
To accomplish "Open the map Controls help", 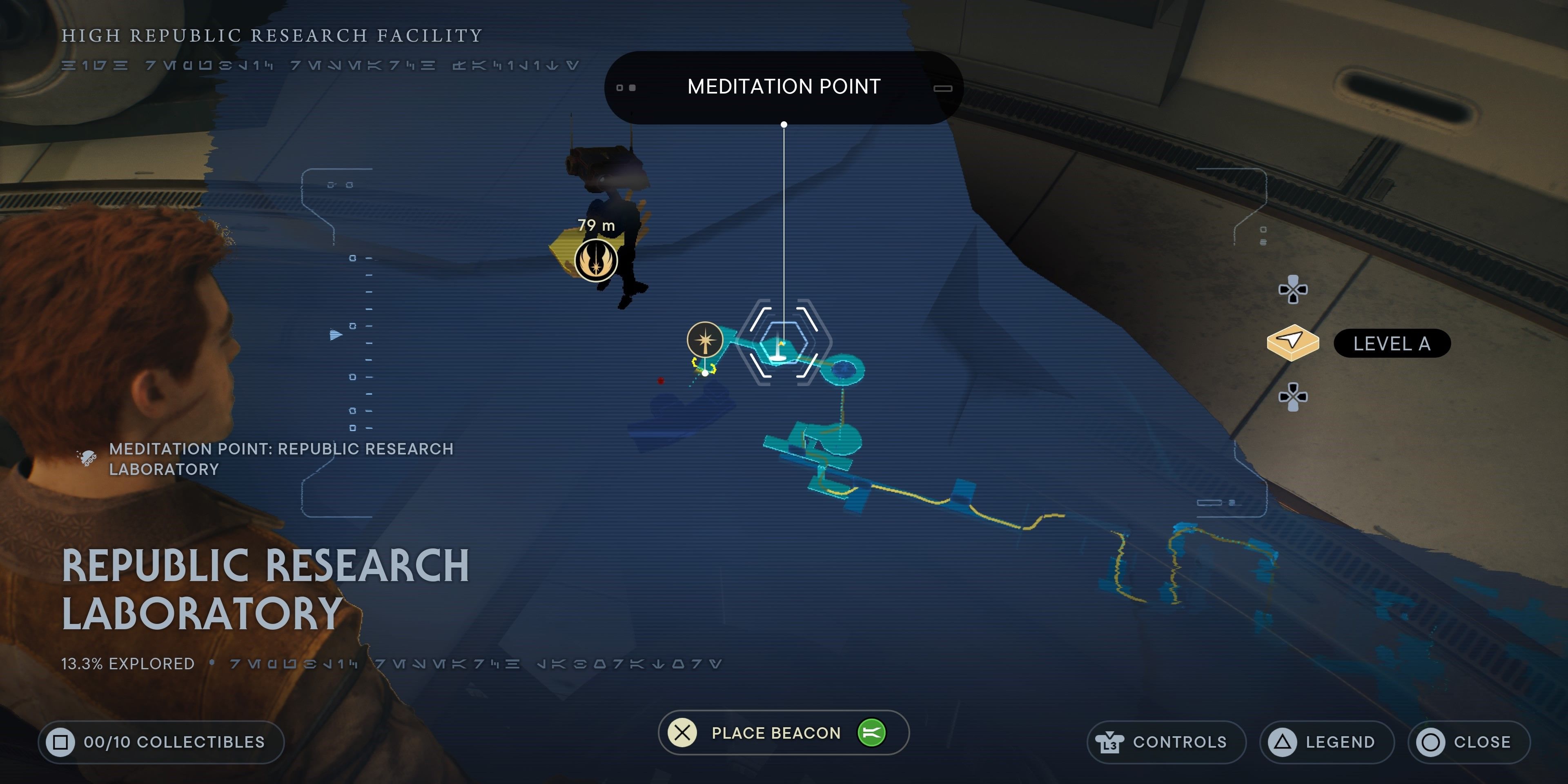I will coord(1166,742).
